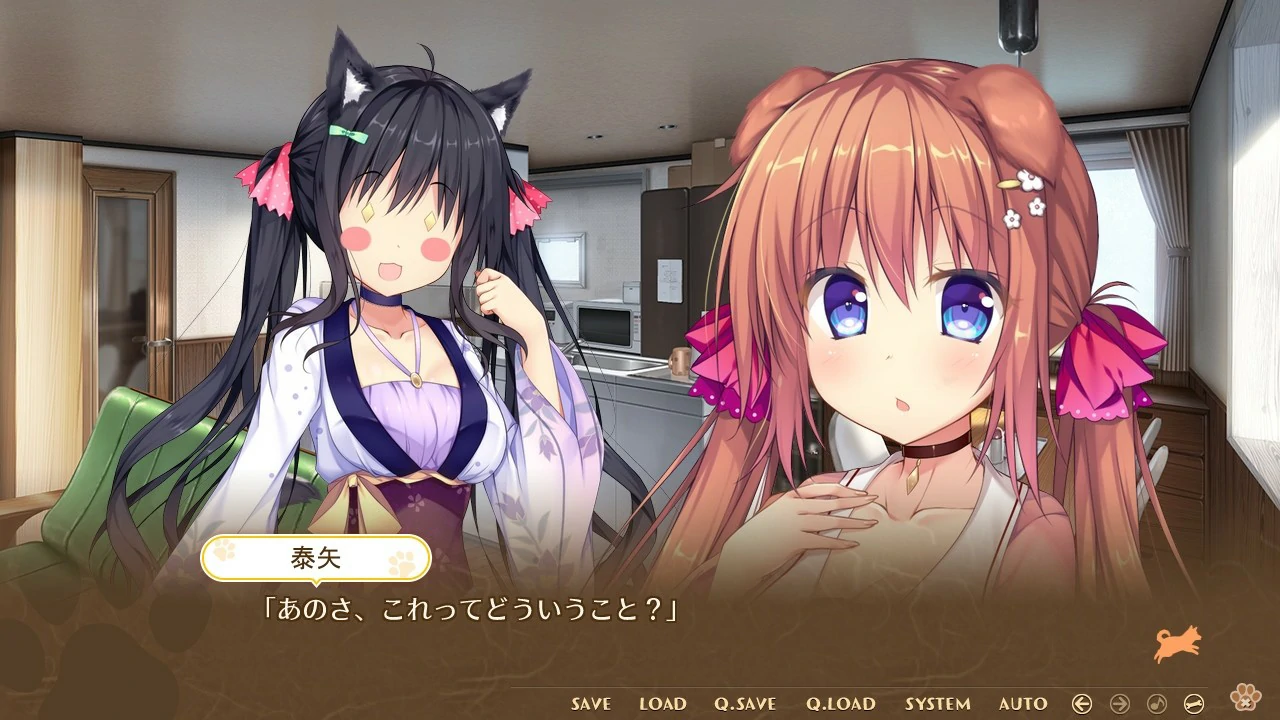Screen dimensions: 1280x720
Task: Click SAVE to store your progress
Action: (589, 703)
